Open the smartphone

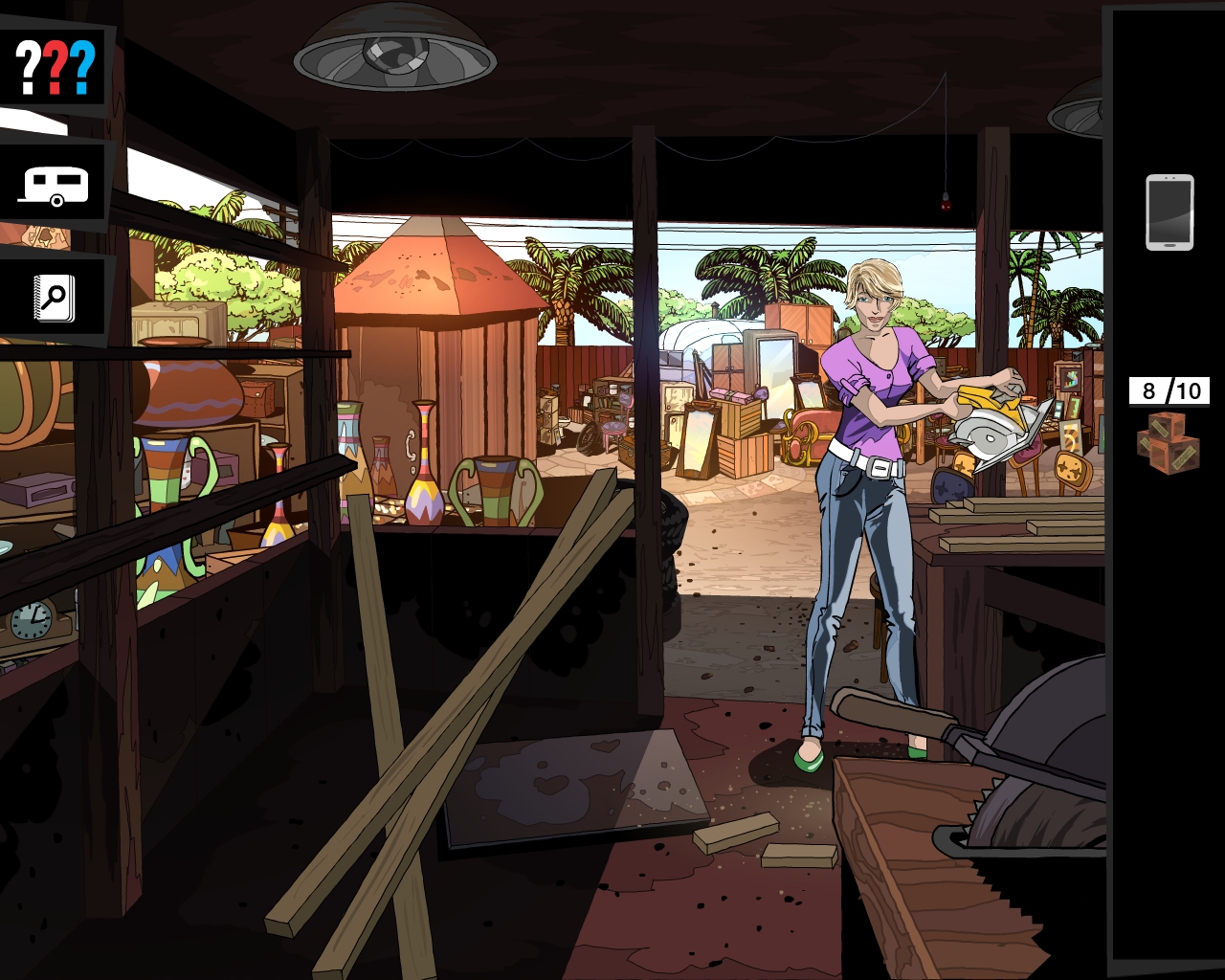[x=1169, y=212]
